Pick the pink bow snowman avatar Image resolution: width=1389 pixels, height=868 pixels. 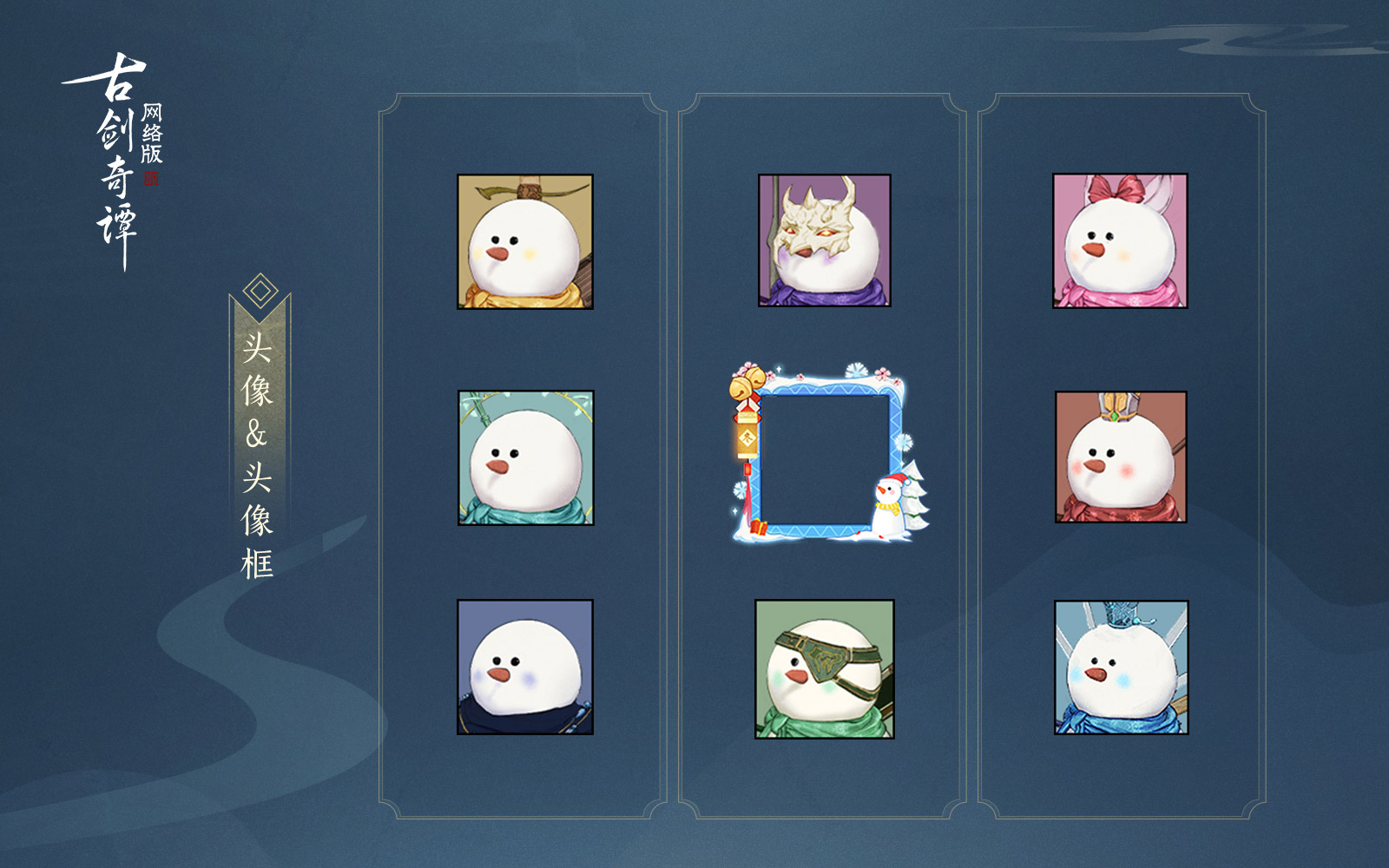(x=1120, y=240)
